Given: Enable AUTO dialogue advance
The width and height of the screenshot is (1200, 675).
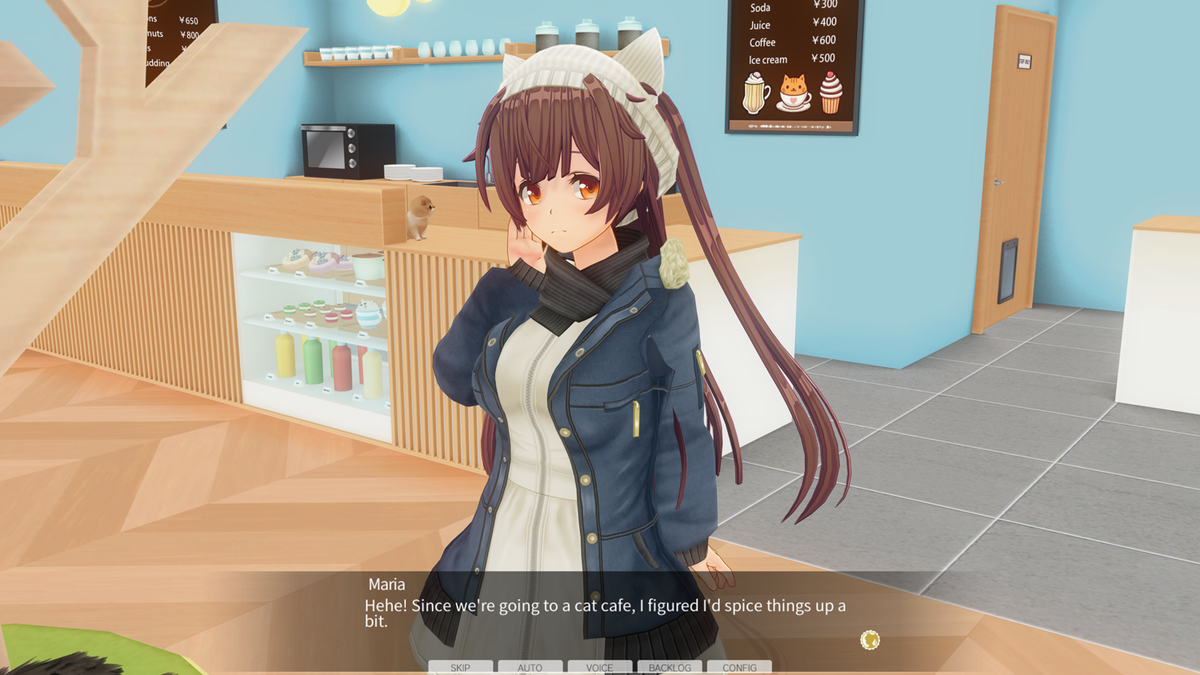Looking at the screenshot, I should tap(530, 667).
